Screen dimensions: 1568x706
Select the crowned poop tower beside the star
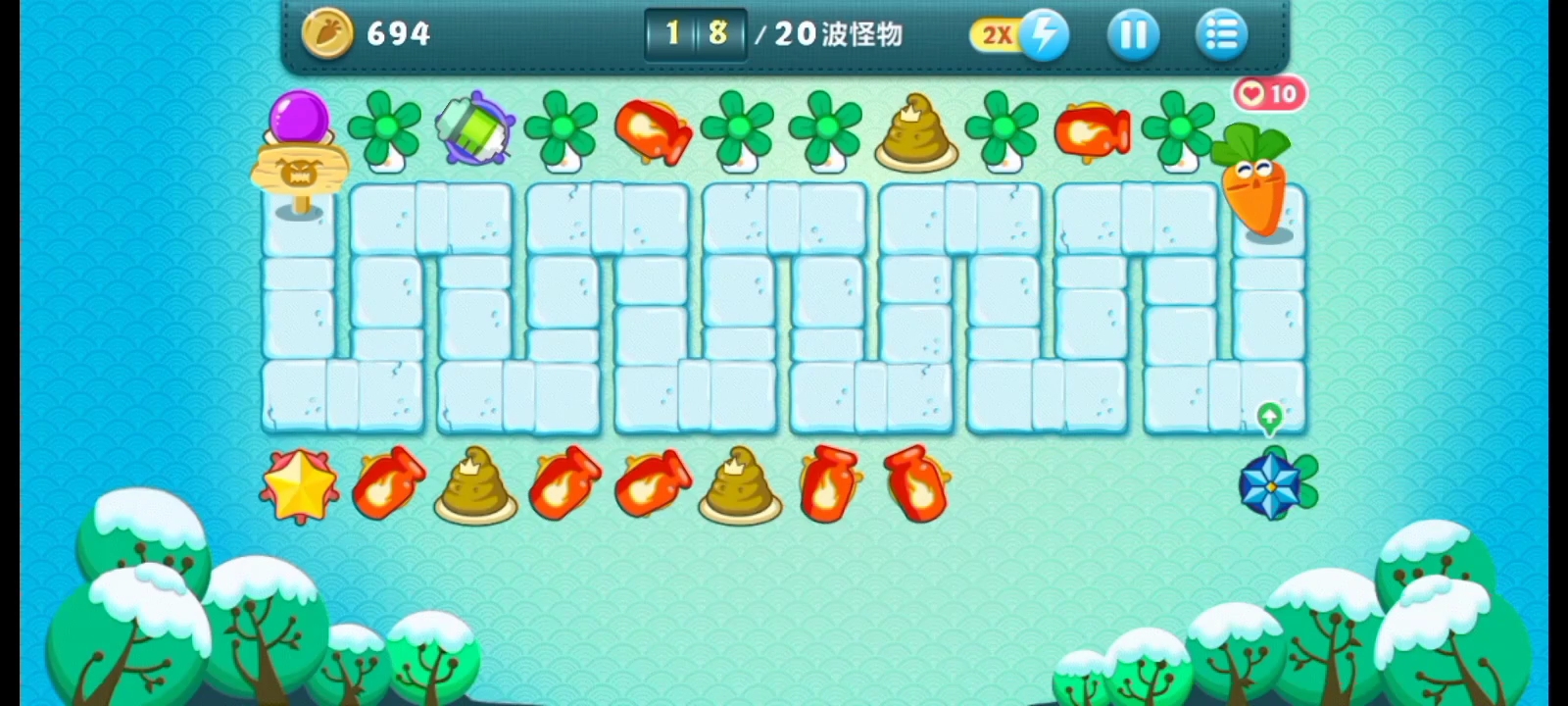[x=475, y=484]
